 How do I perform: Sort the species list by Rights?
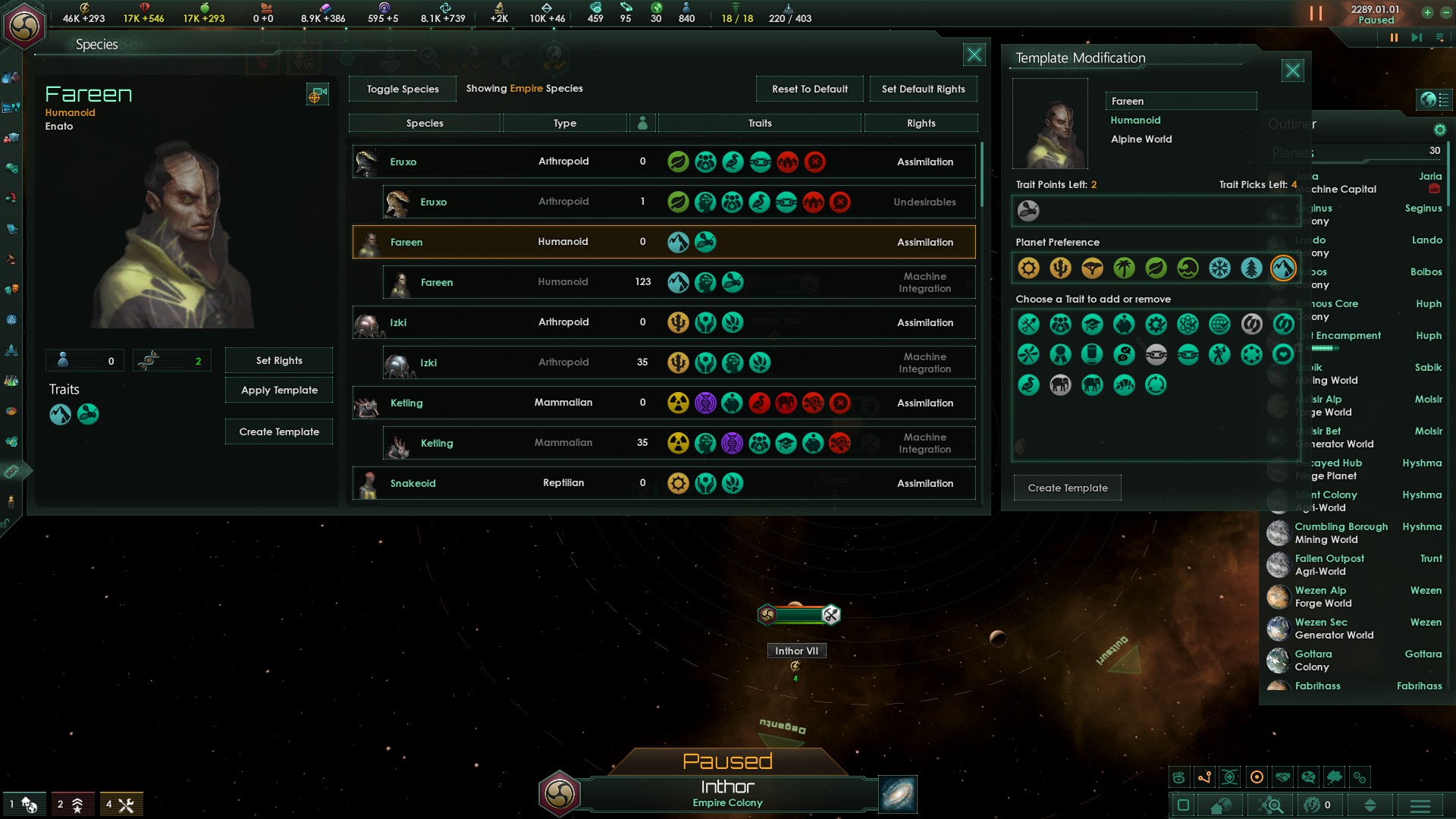[x=921, y=123]
